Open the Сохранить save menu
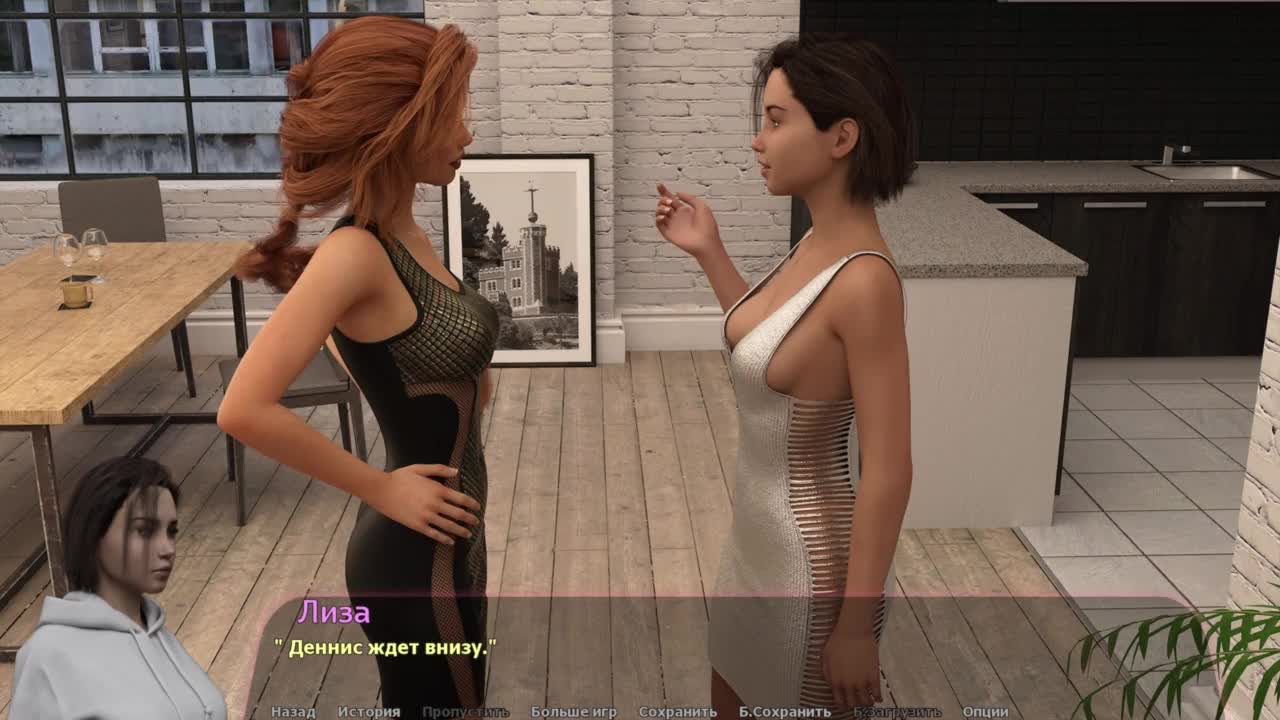The width and height of the screenshot is (1280, 720). coord(678,712)
